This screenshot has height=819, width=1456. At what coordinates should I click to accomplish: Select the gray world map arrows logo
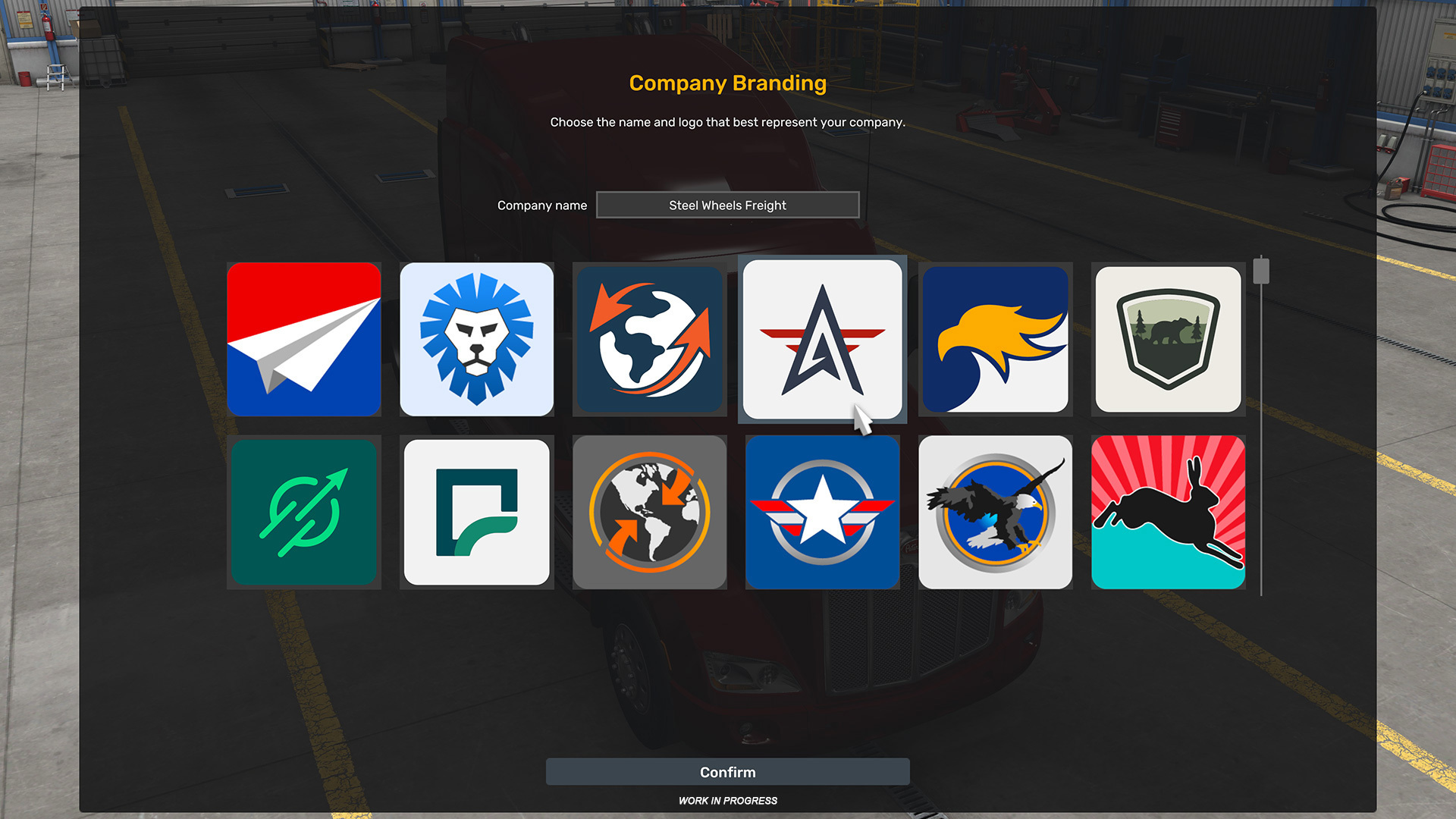pyautogui.click(x=649, y=512)
